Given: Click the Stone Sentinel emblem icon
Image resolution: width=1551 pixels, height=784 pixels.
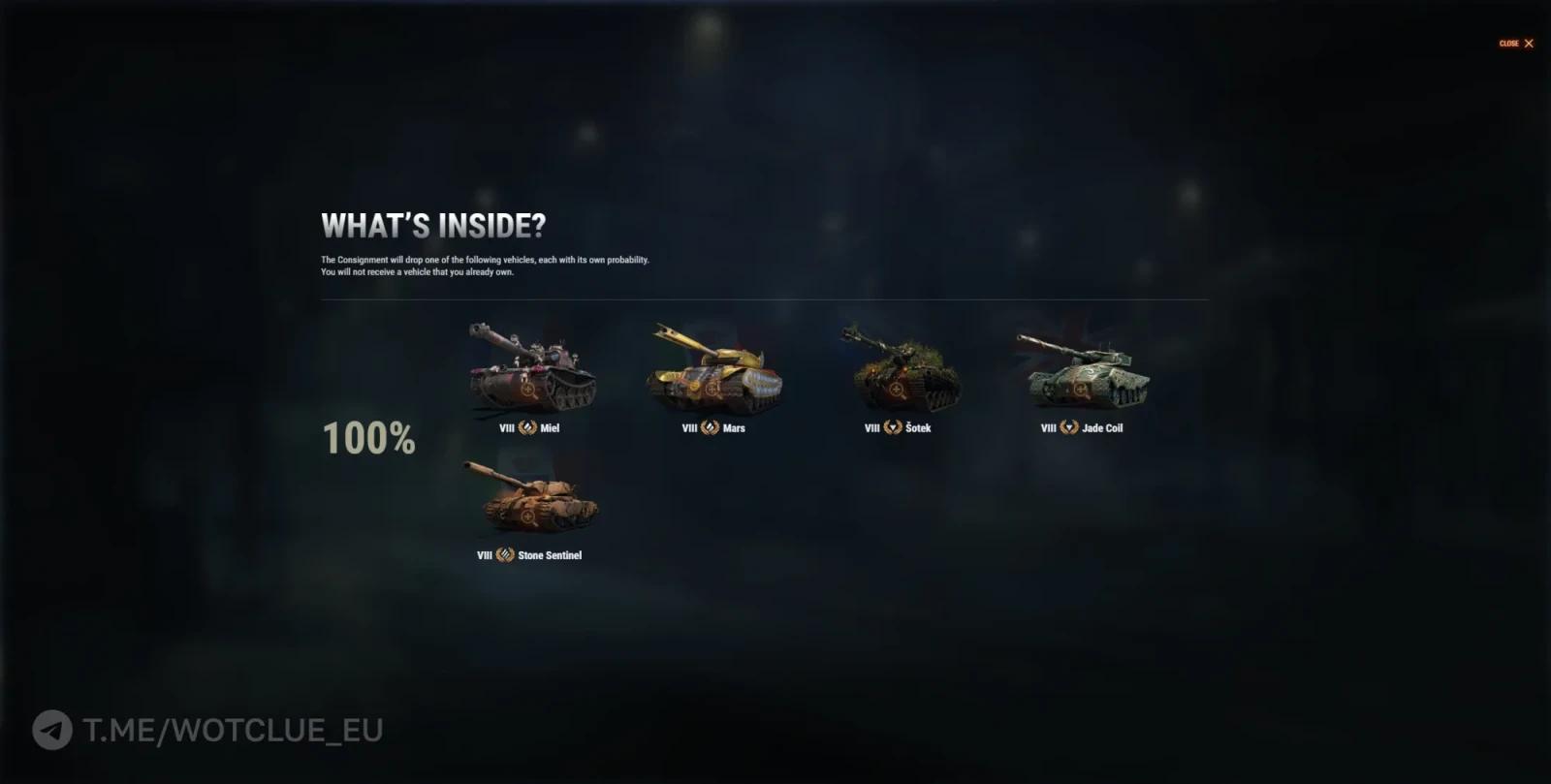Looking at the screenshot, I should pos(506,554).
